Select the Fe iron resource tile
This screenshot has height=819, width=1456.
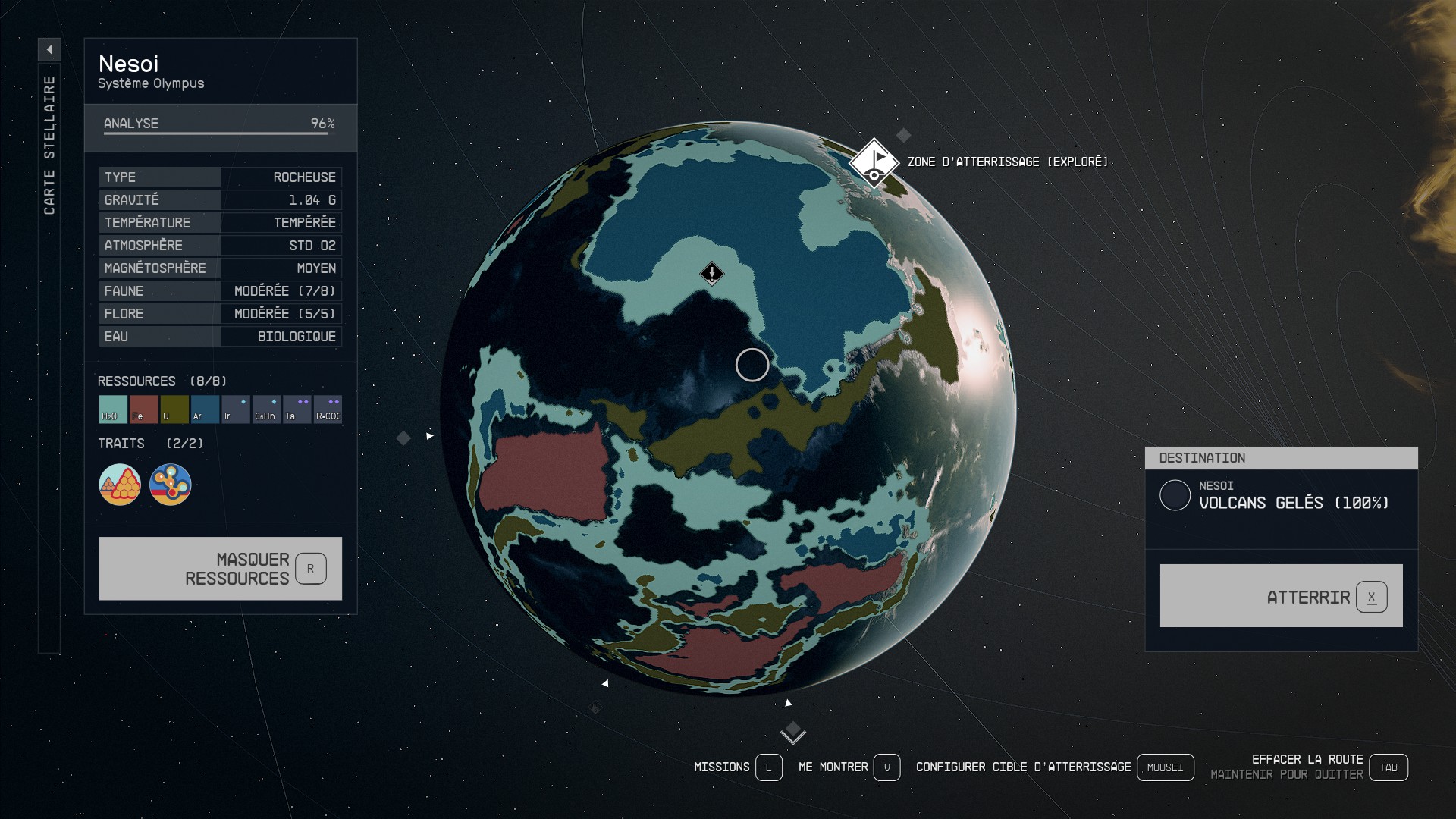click(x=143, y=409)
